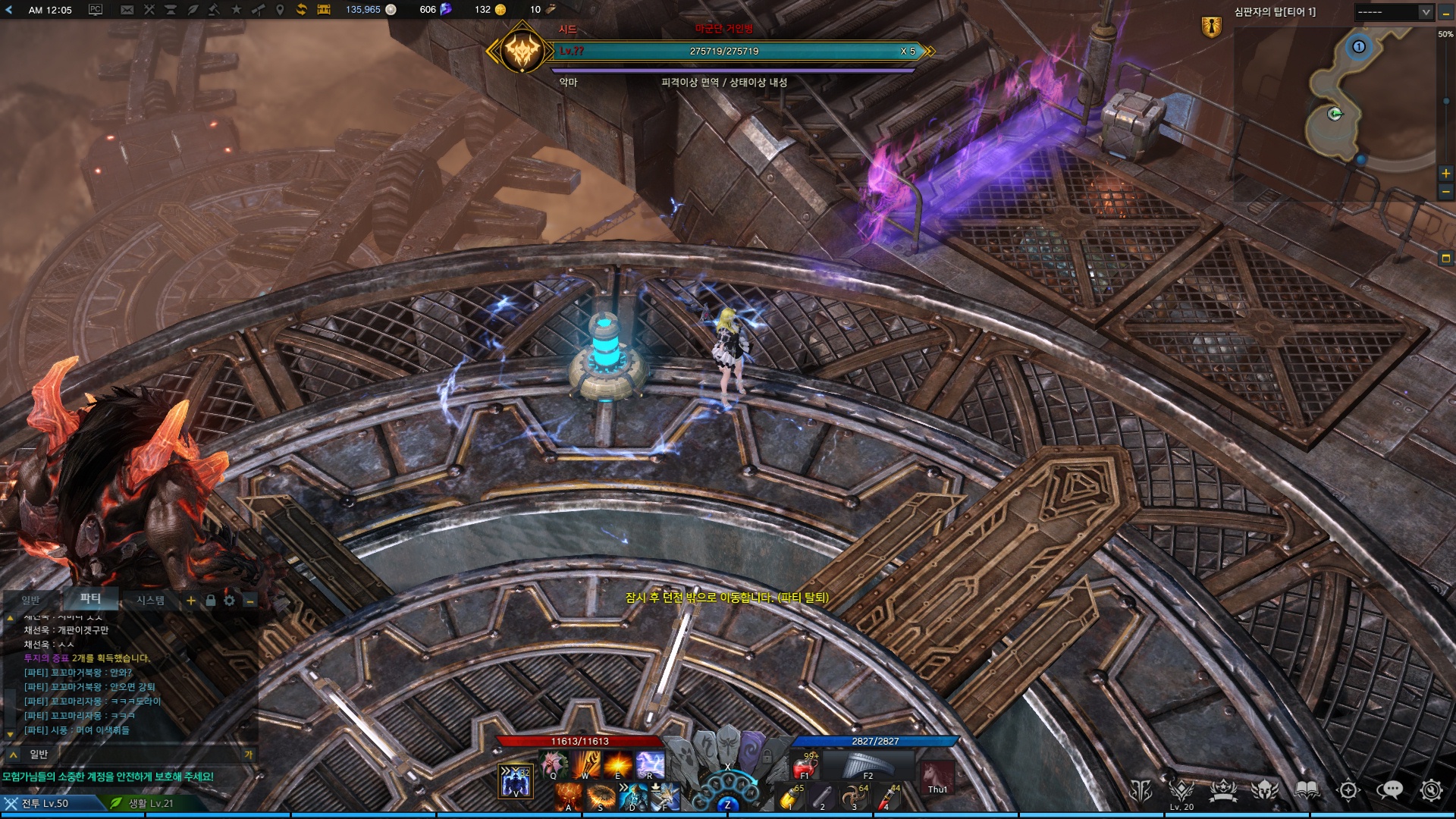The image size is (1456, 819).
Task: Click the anvil icon in top bar
Action: (170, 10)
